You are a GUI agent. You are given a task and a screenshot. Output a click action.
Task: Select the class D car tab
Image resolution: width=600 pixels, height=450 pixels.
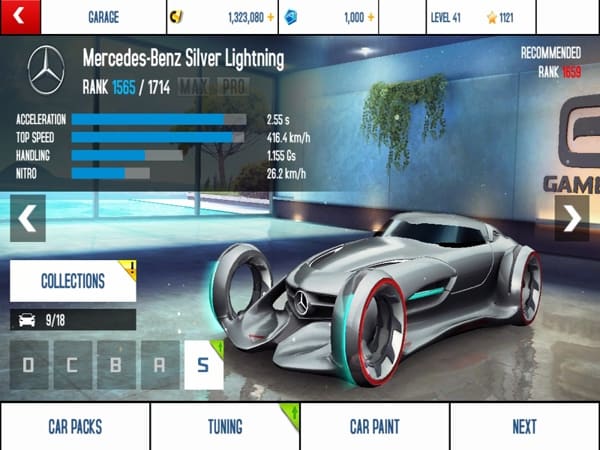[x=28, y=365]
